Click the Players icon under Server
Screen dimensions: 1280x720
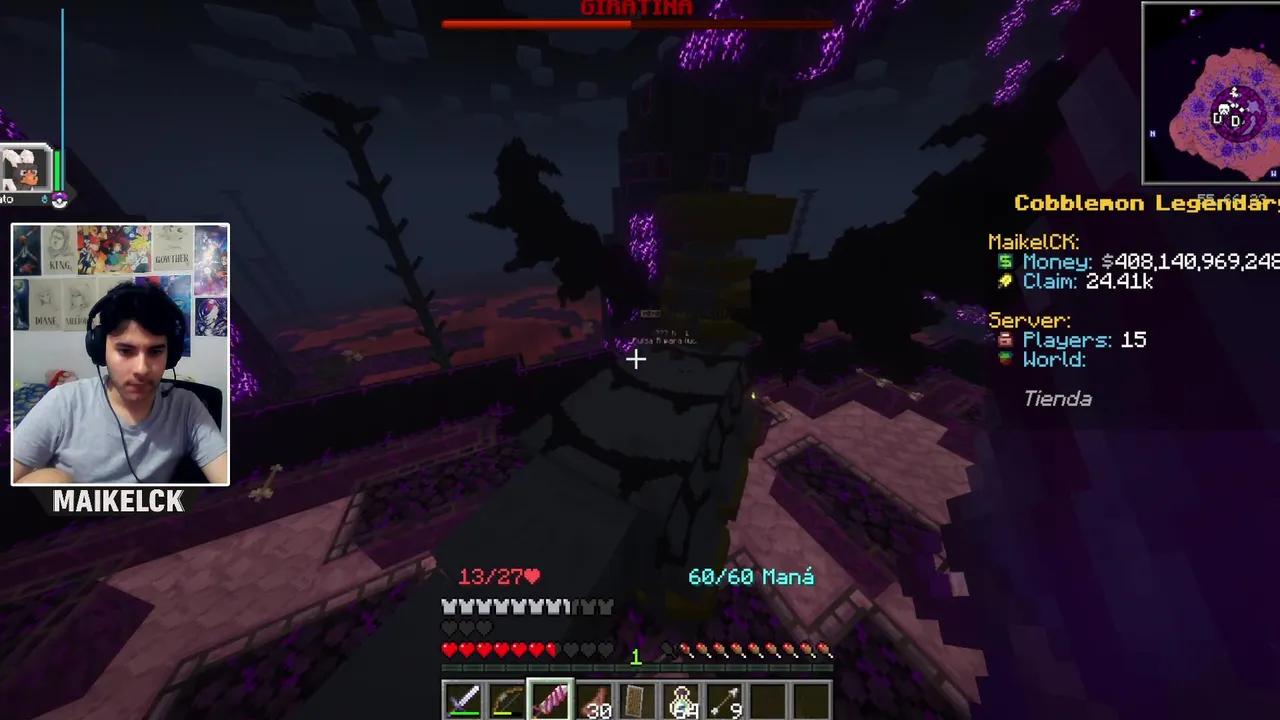click(x=1007, y=340)
